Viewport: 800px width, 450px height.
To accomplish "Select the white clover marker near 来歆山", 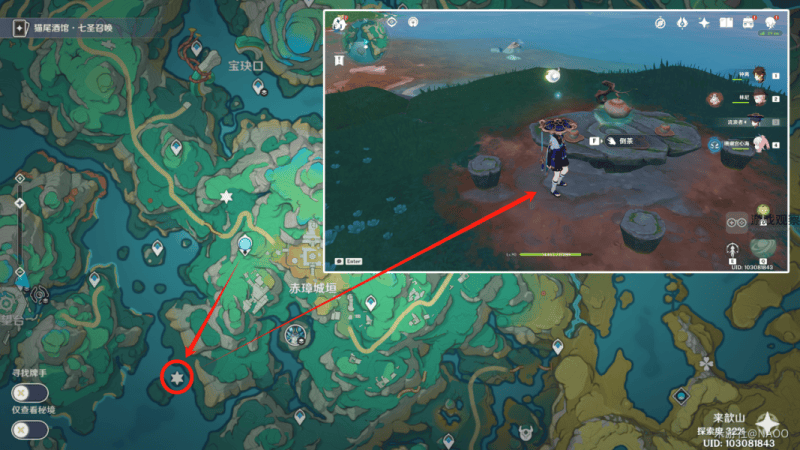I will tap(707, 362).
